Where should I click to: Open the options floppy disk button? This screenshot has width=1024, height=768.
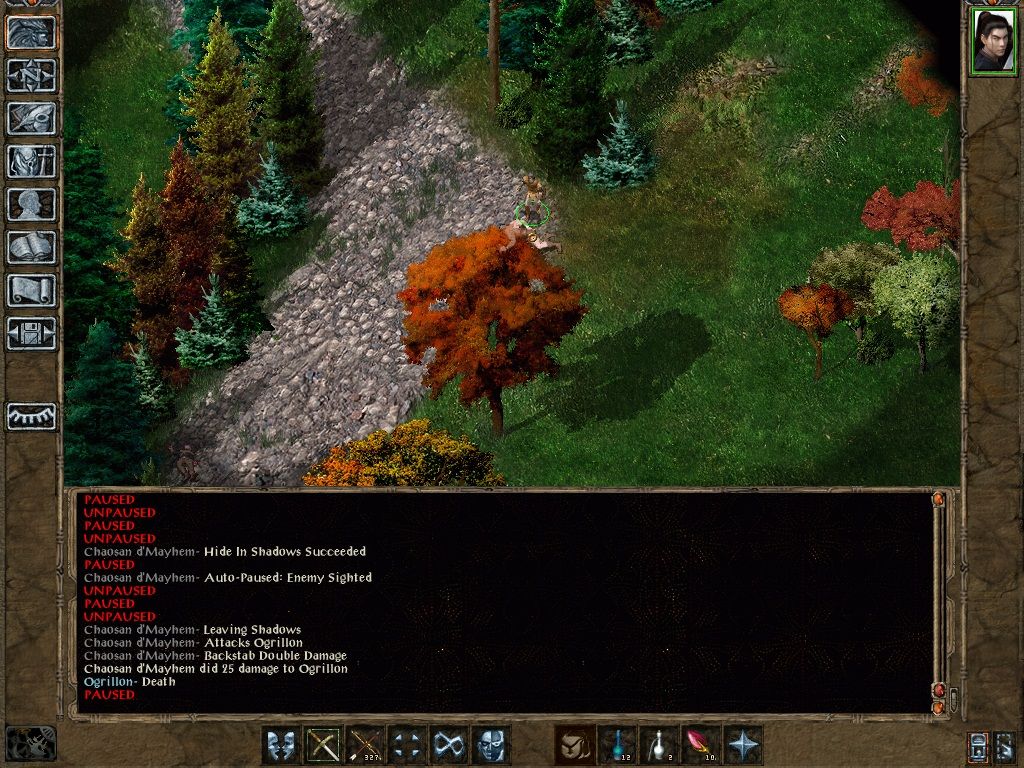(x=32, y=333)
